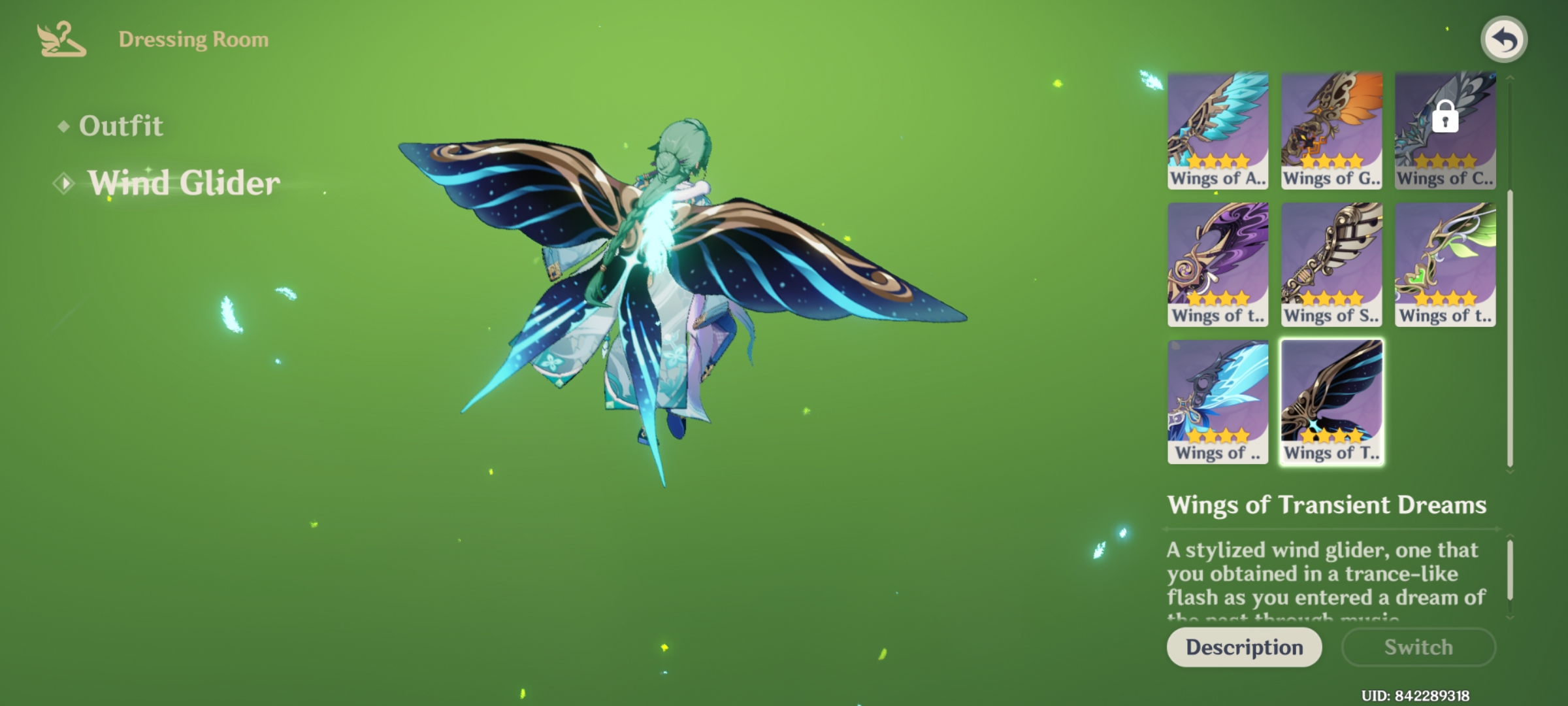
Task: Select the orange Wings of G glider
Action: click(x=1331, y=127)
